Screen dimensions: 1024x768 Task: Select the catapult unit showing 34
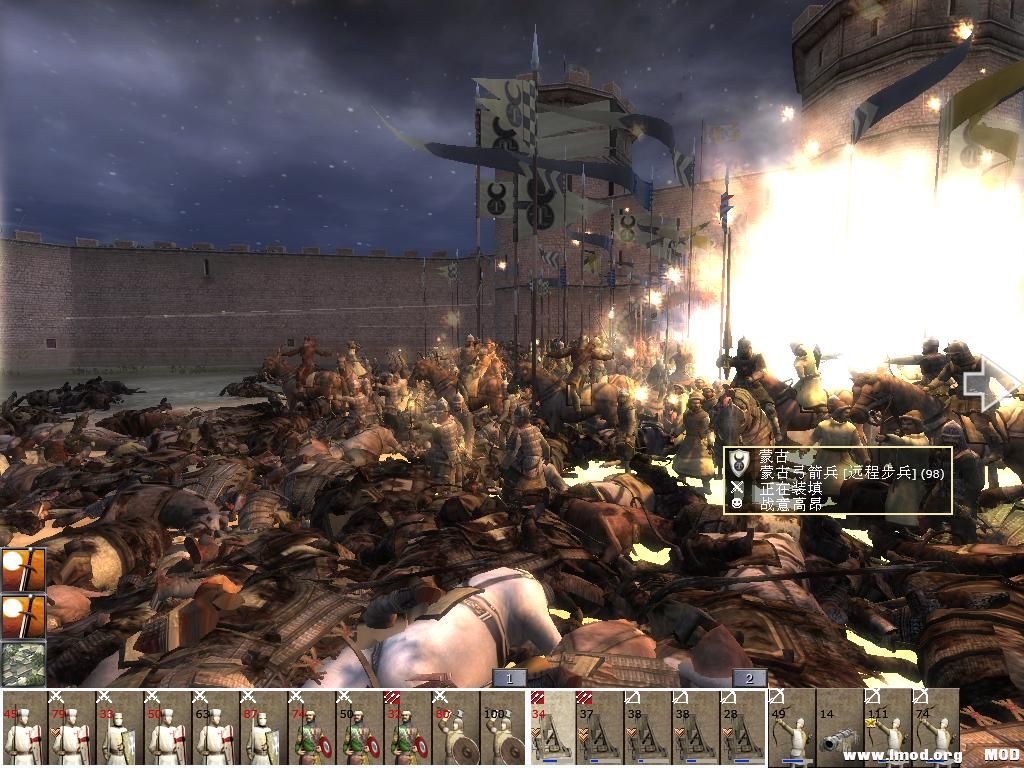click(551, 728)
